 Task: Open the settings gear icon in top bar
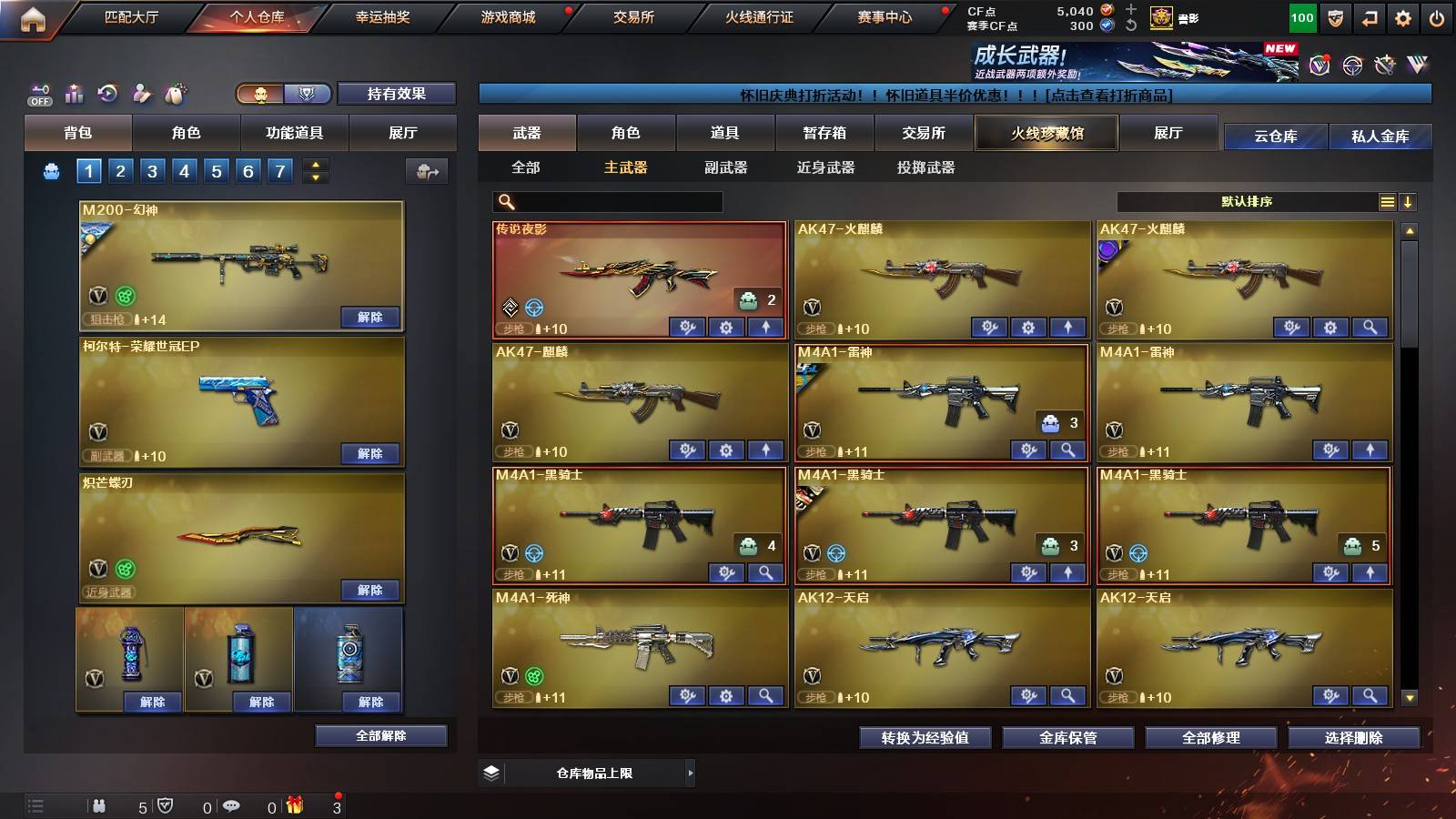[x=1403, y=17]
